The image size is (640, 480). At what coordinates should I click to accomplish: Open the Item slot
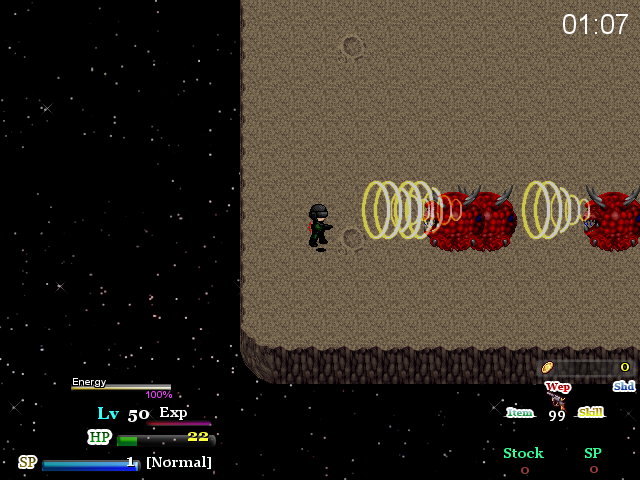(x=520, y=412)
